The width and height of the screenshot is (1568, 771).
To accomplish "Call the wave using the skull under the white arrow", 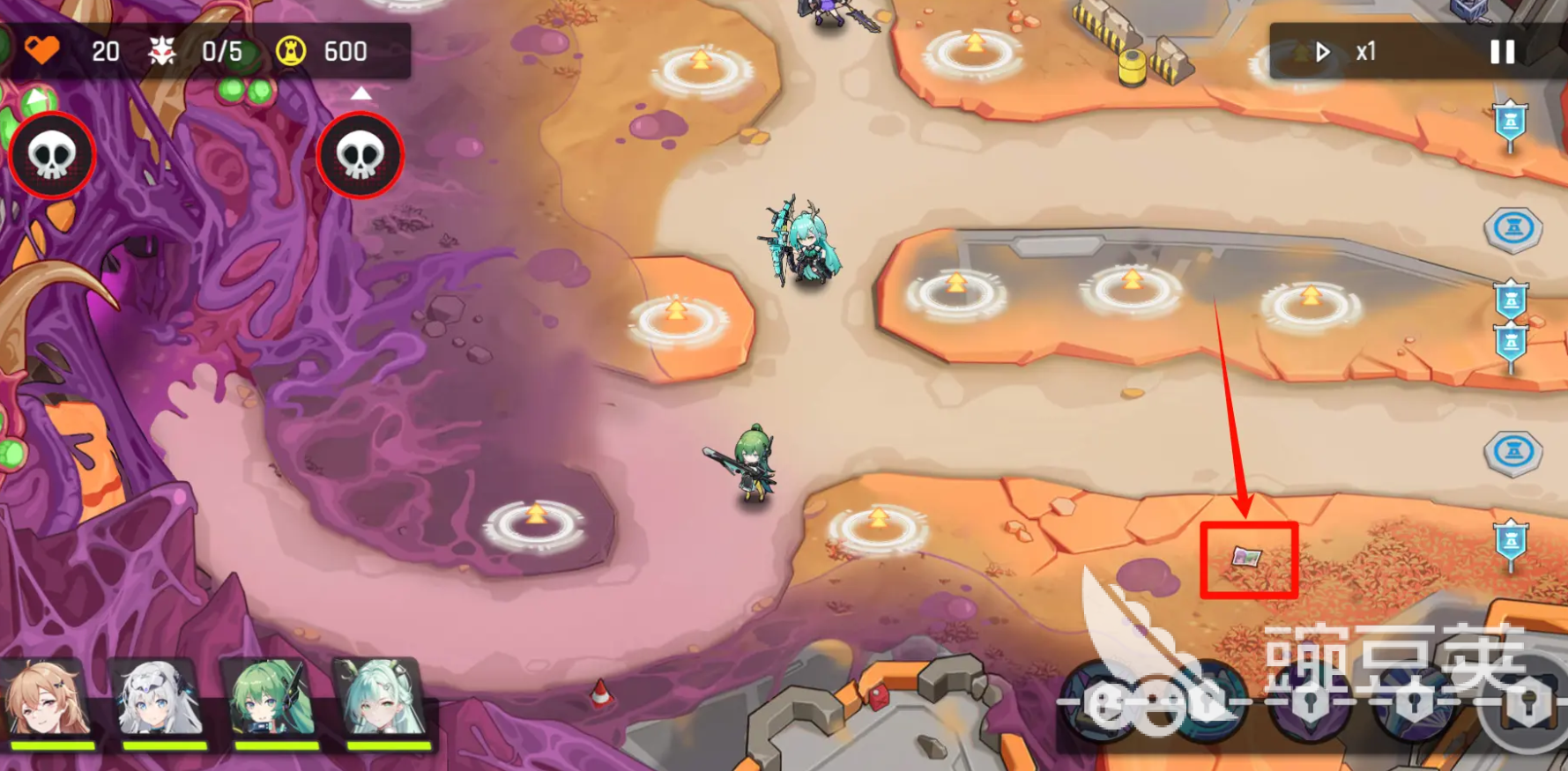I will (360, 156).
